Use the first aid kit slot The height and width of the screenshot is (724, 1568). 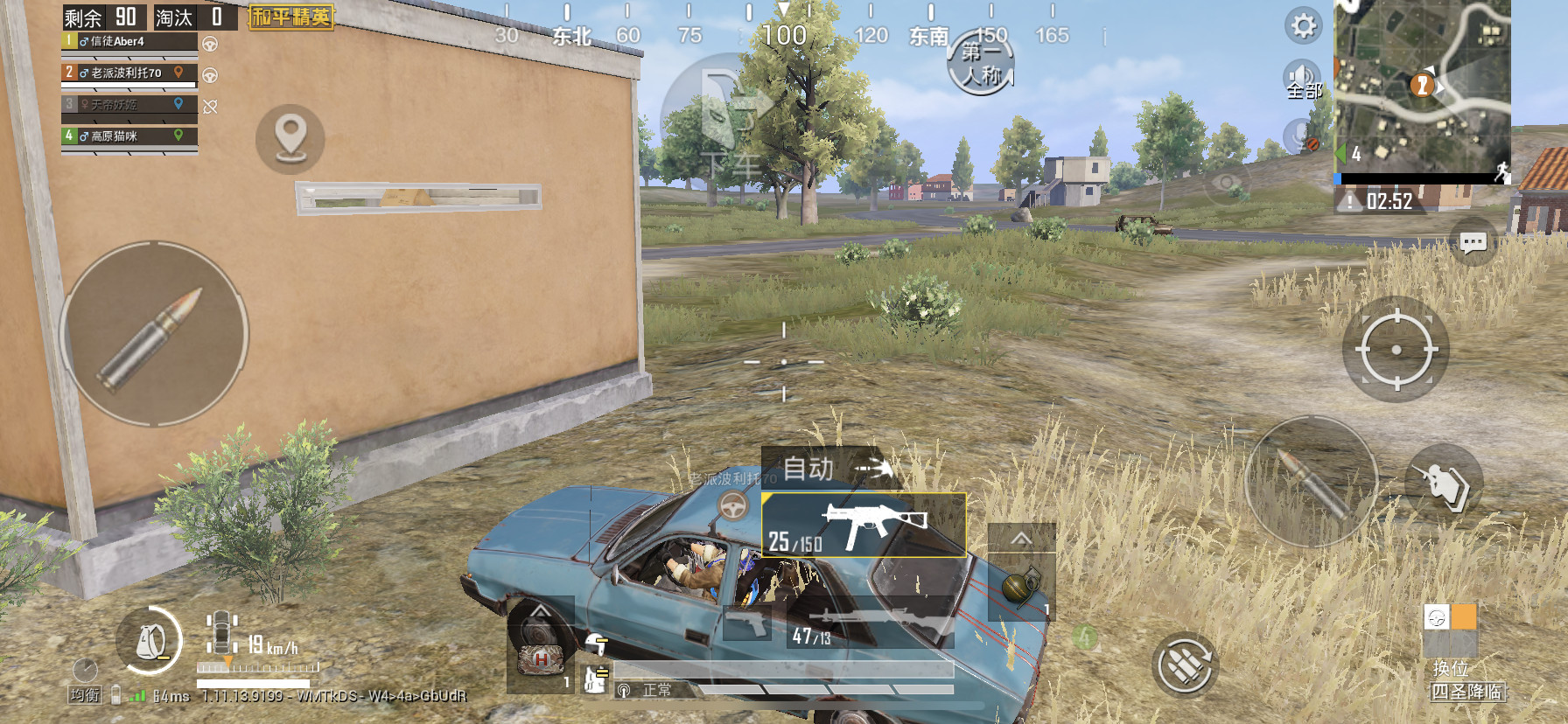541,659
